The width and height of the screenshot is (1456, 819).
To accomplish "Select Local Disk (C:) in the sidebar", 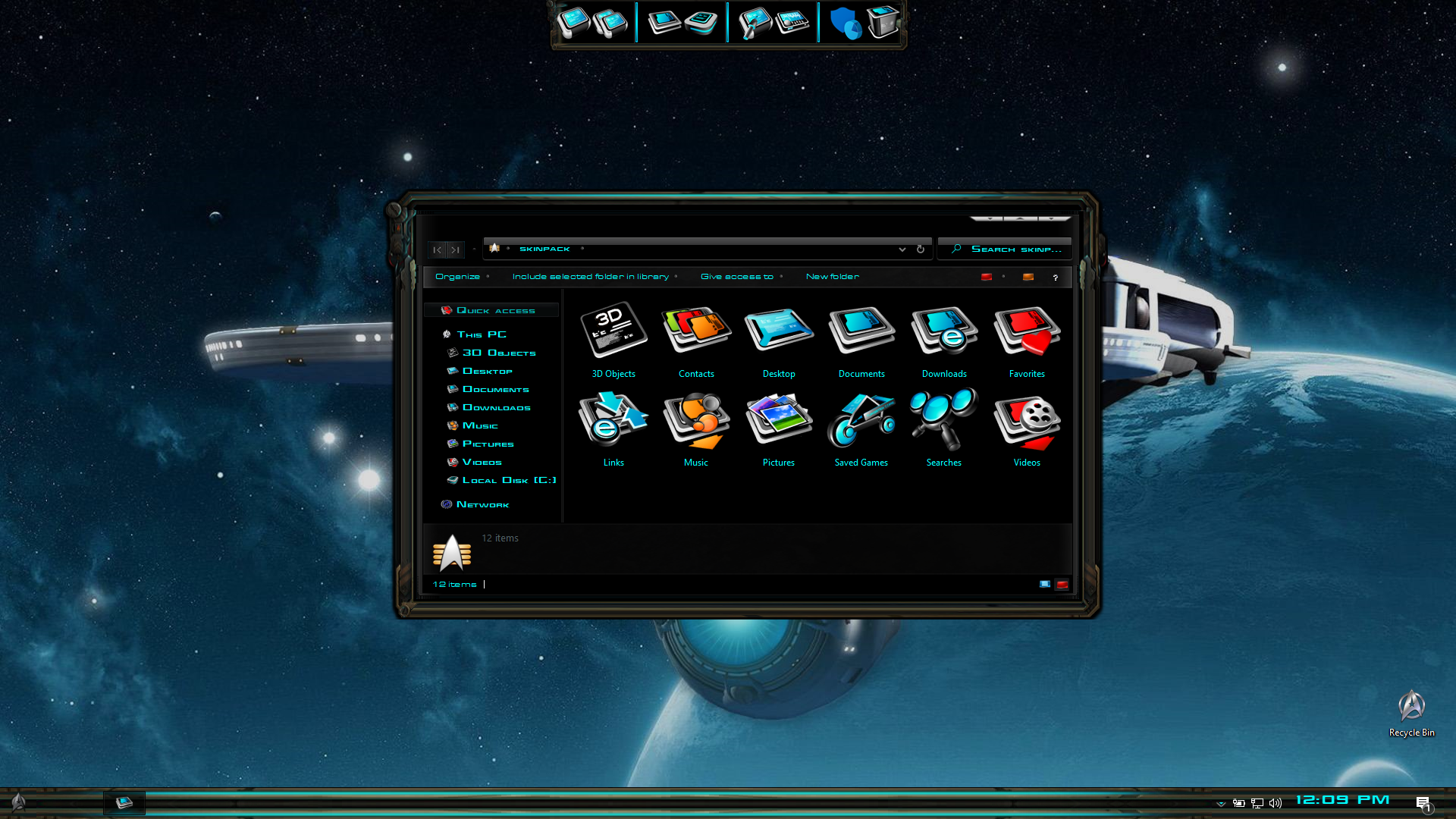I will 509,481.
